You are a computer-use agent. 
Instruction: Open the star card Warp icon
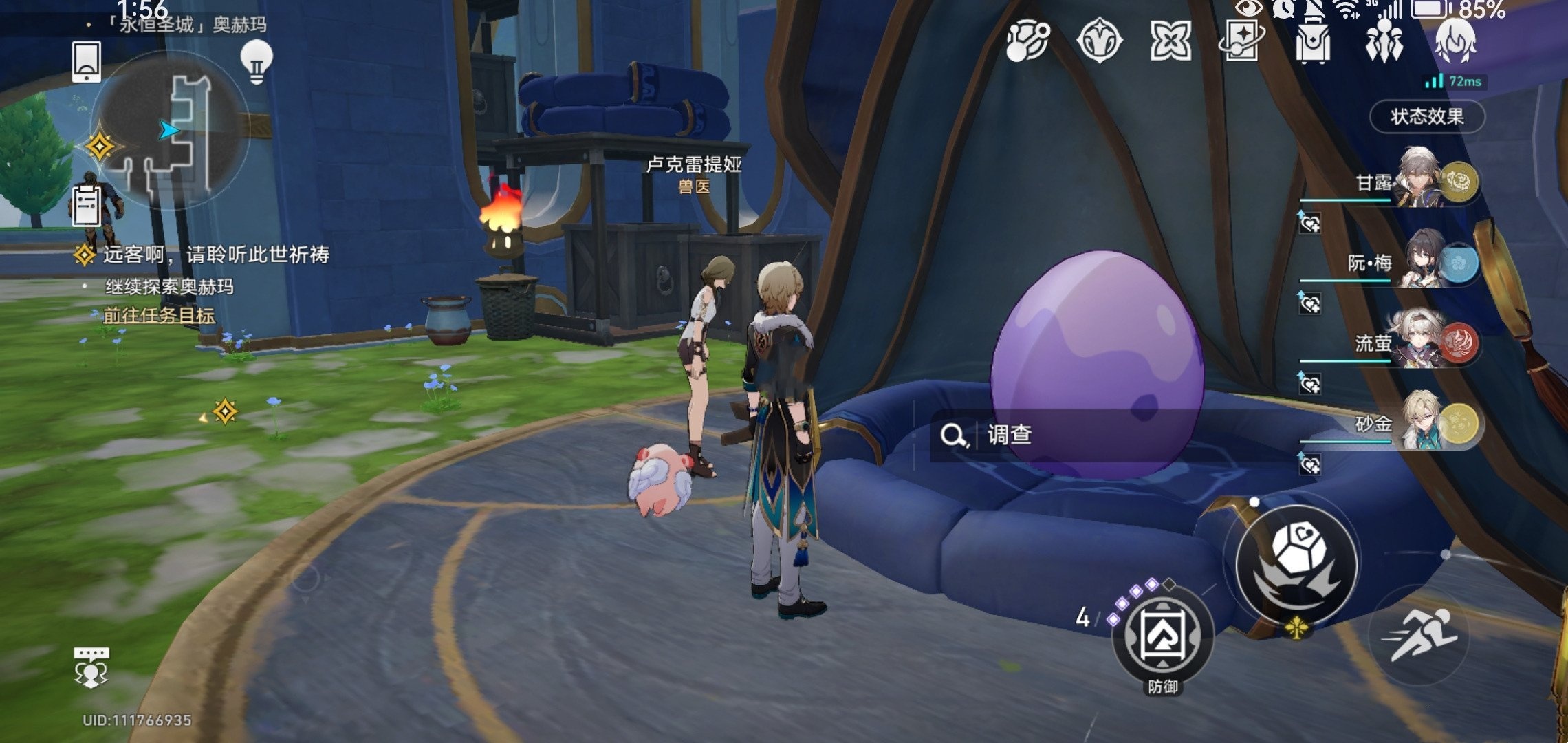[1241, 41]
